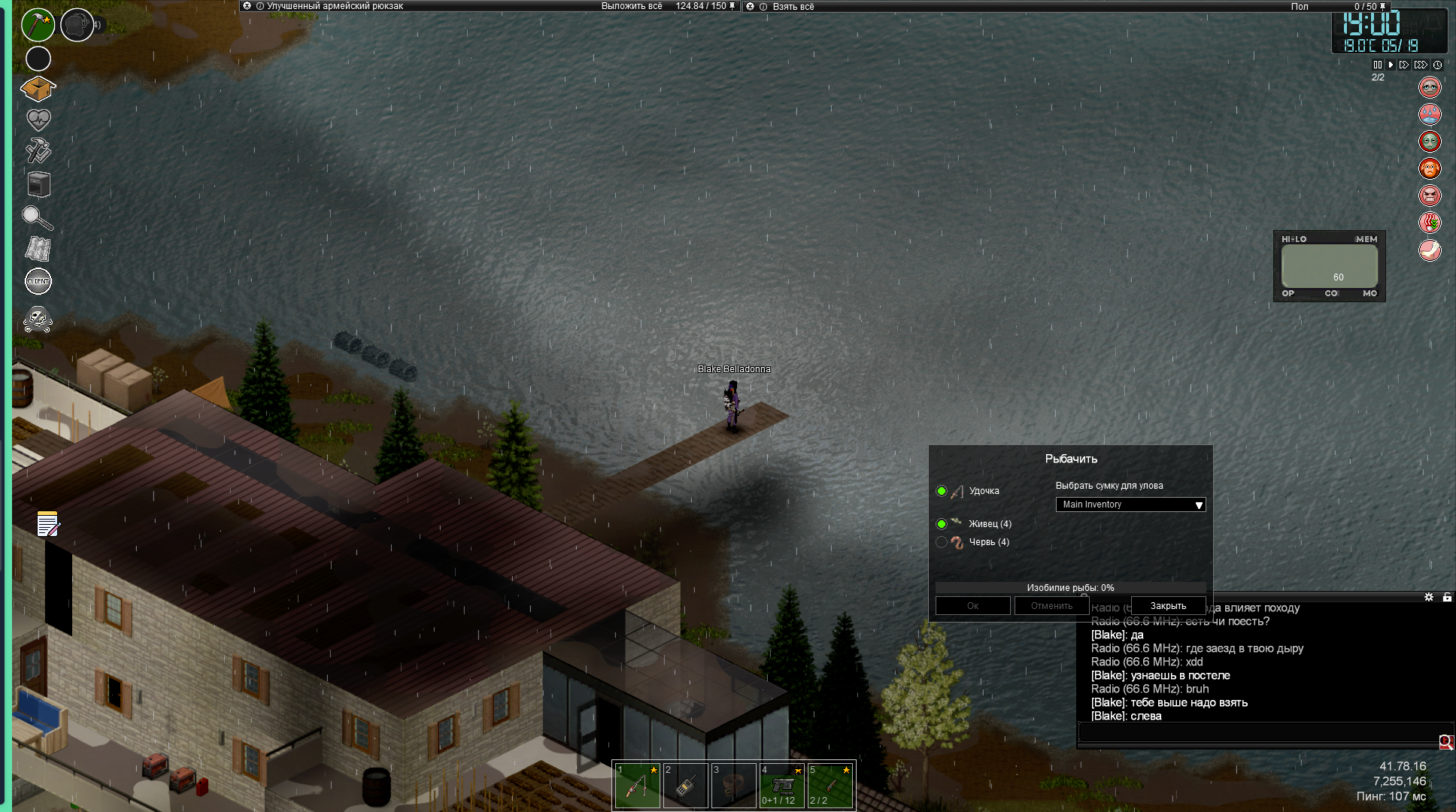This screenshot has width=1456, height=812.
Task: Open the world map icon
Action: [38, 250]
